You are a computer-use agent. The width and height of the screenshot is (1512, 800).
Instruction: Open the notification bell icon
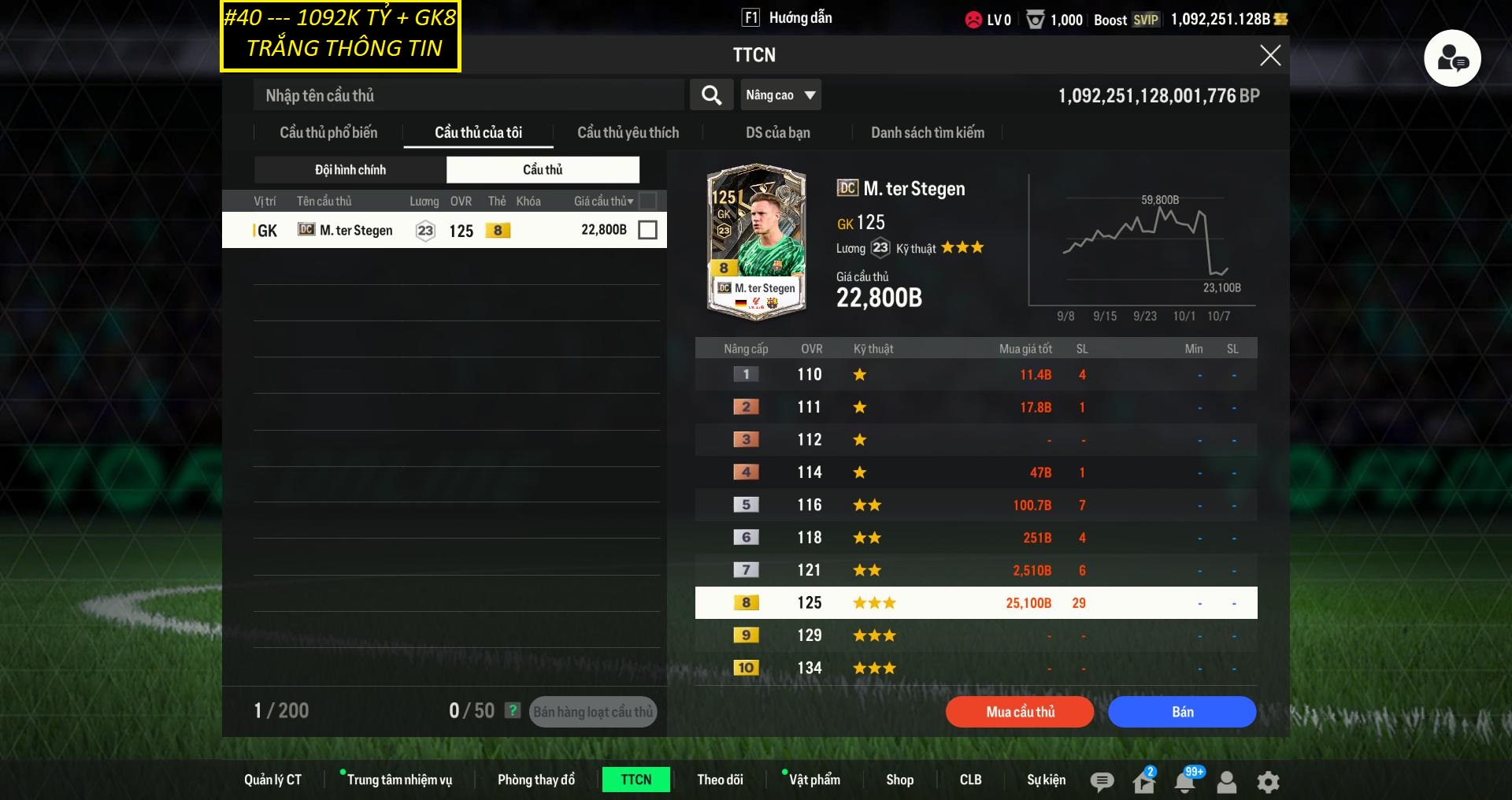click(x=1184, y=781)
